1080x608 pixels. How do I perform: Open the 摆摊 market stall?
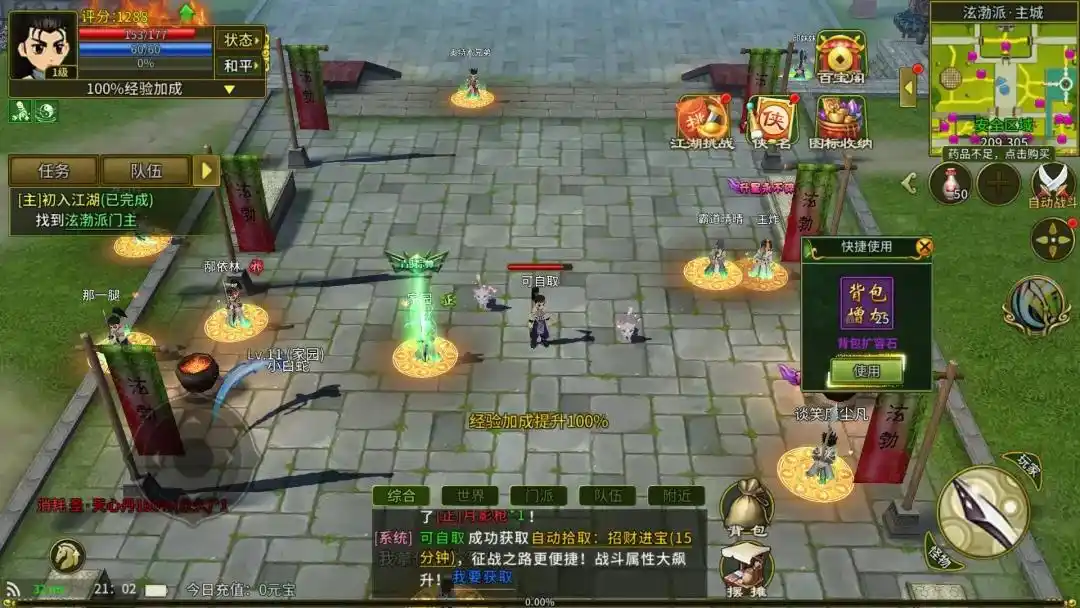point(746,566)
